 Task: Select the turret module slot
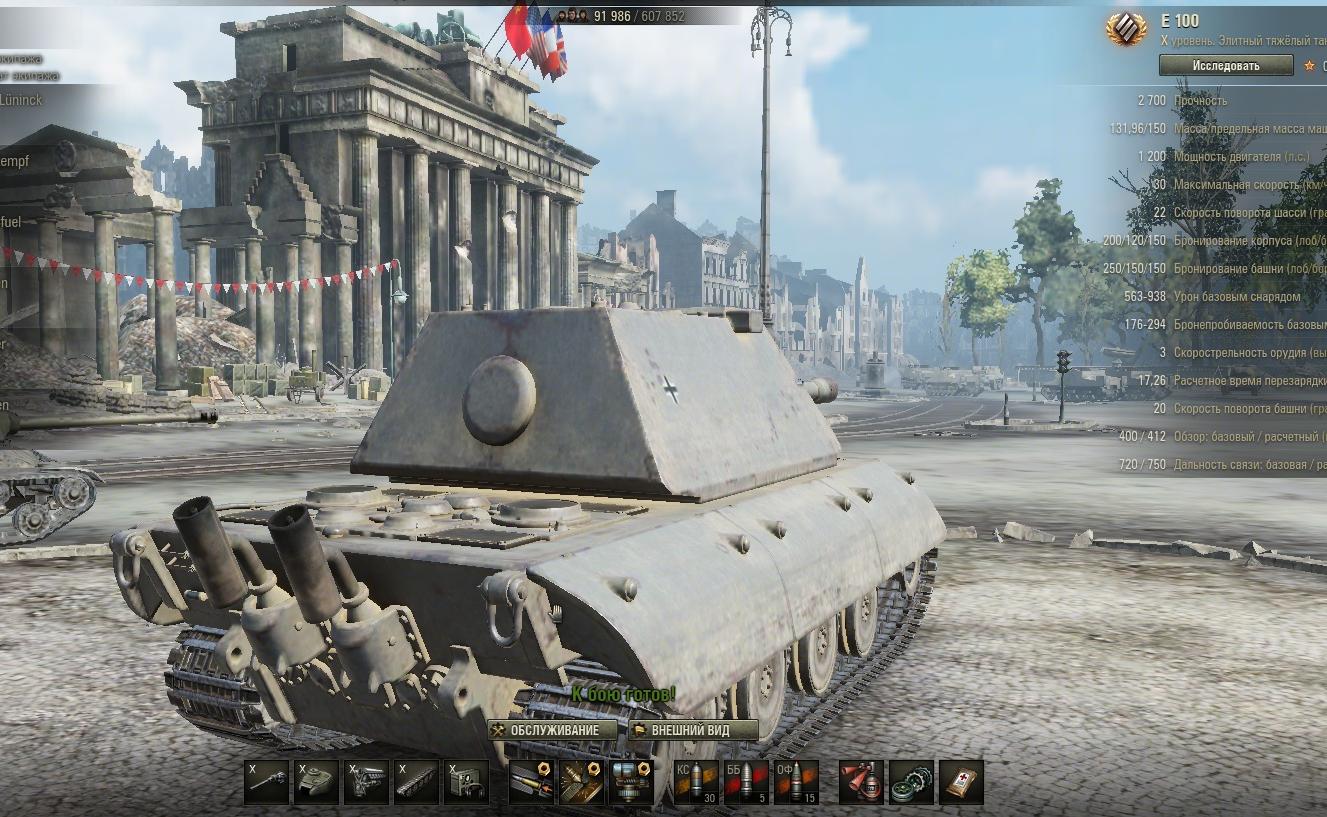click(x=316, y=782)
